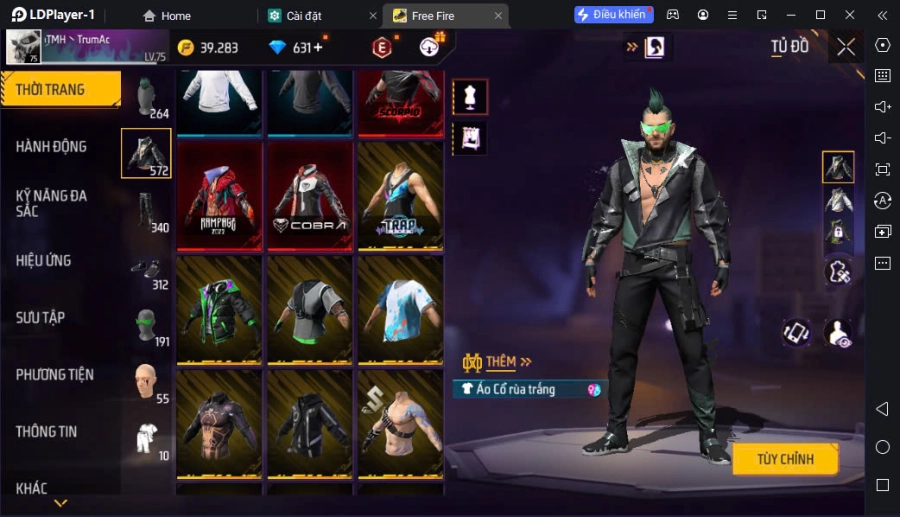
Task: Add diamonds with the plus button
Action: (318, 48)
